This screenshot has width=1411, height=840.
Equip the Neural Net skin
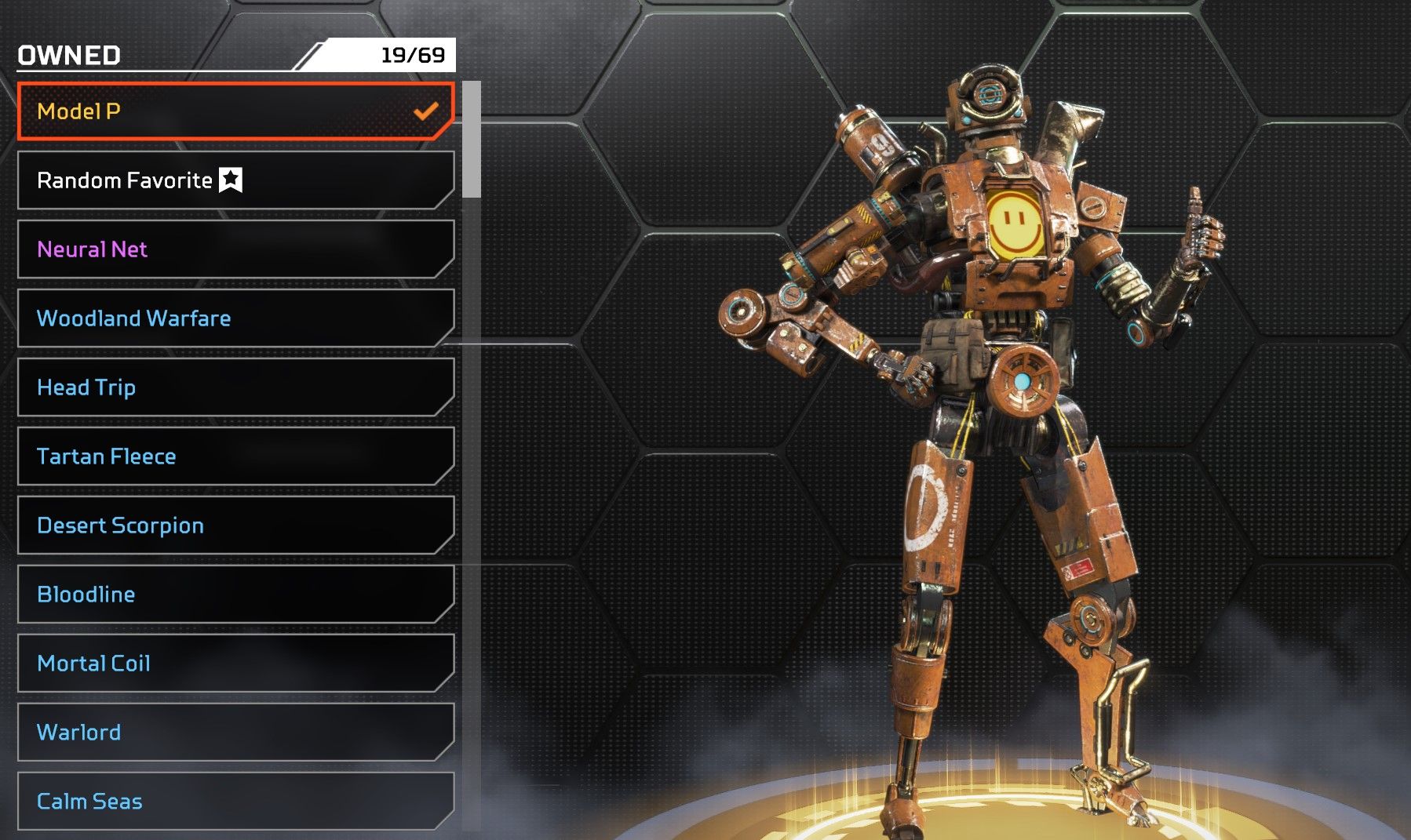click(235, 249)
